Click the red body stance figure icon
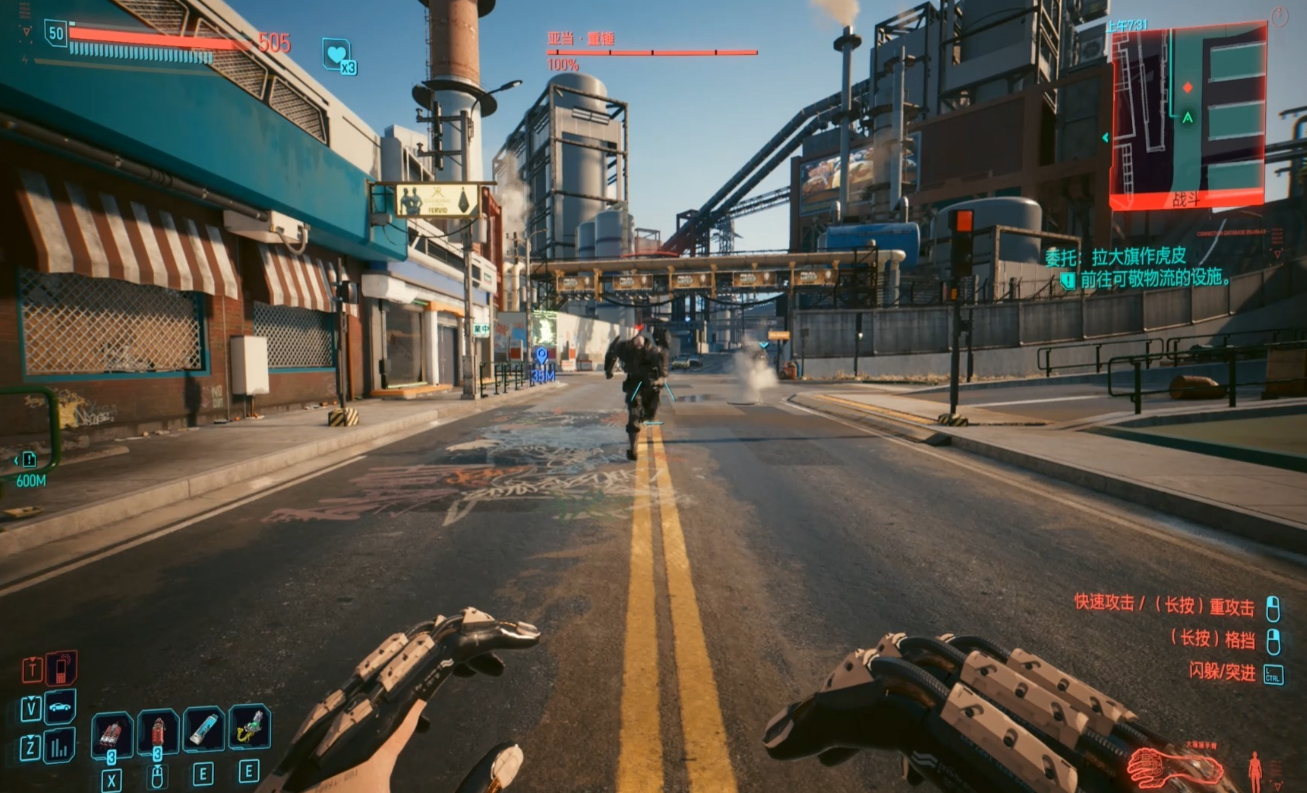1307x793 pixels. [x=1255, y=769]
